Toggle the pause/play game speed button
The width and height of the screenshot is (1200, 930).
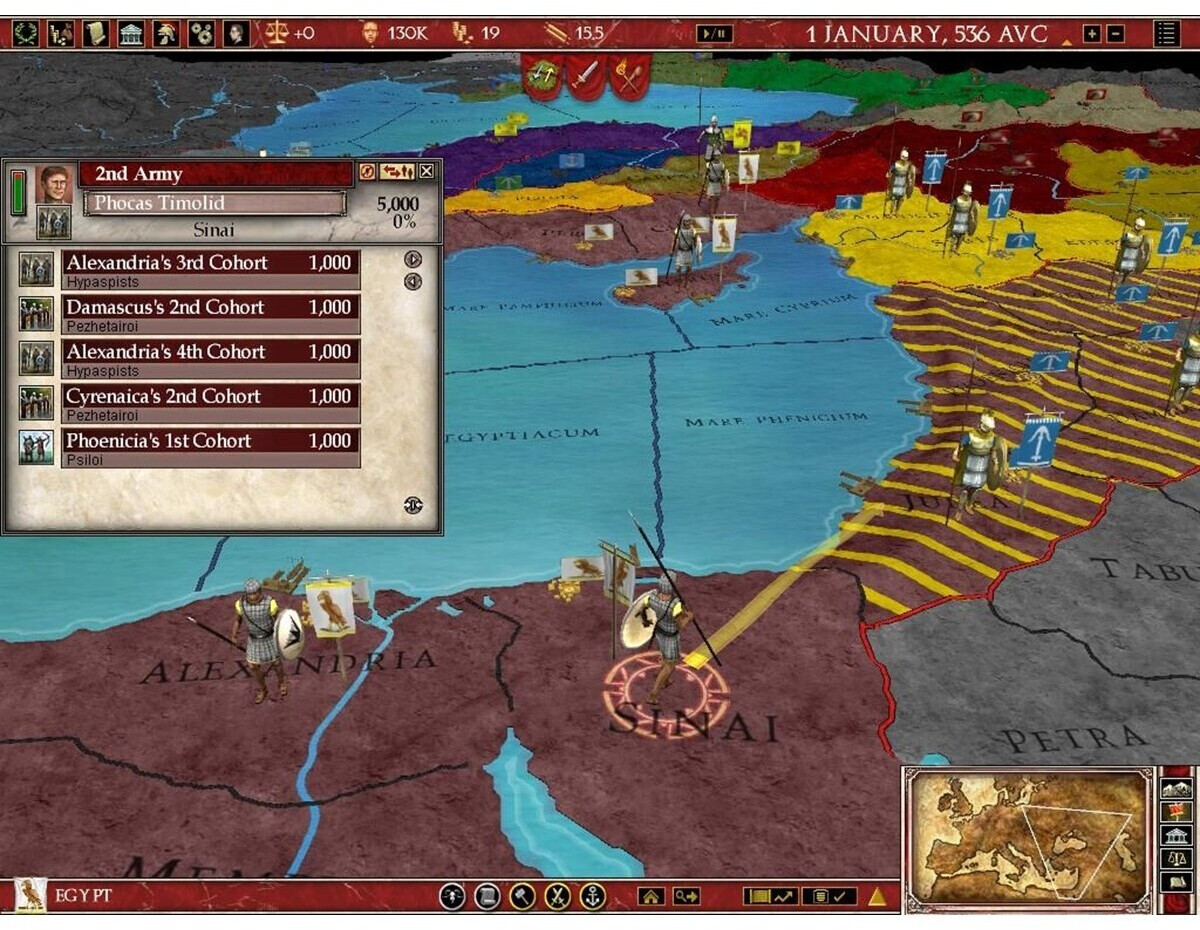(715, 34)
